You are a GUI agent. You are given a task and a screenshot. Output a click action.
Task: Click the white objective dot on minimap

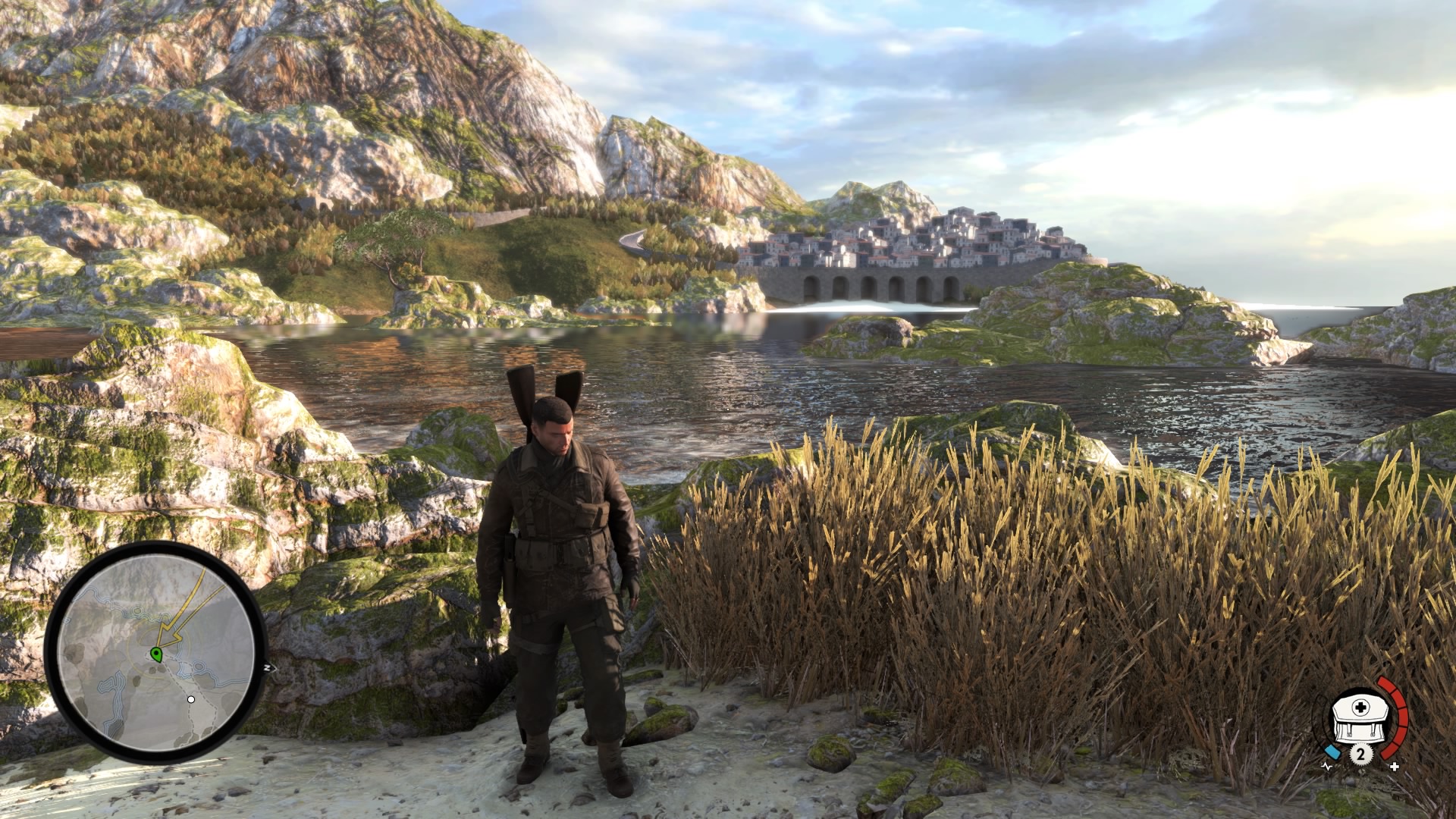(191, 699)
